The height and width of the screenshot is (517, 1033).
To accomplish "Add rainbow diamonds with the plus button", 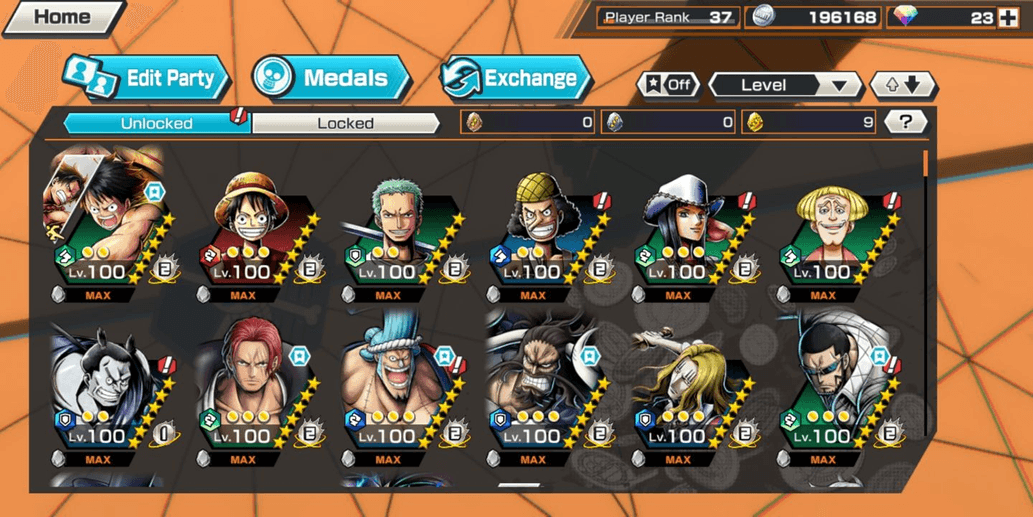I will tap(1009, 17).
